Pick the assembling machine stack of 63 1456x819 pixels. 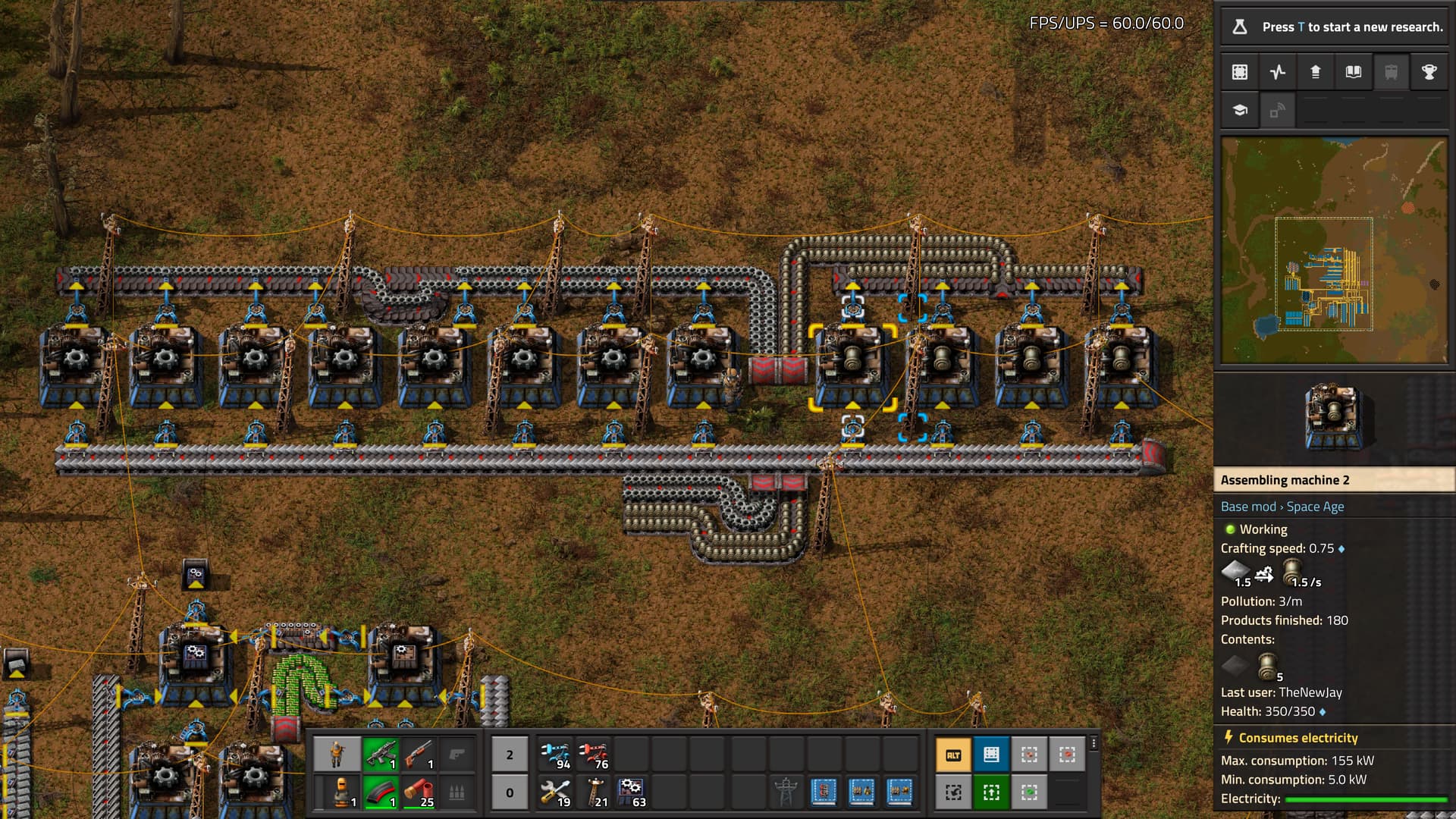coord(632,792)
